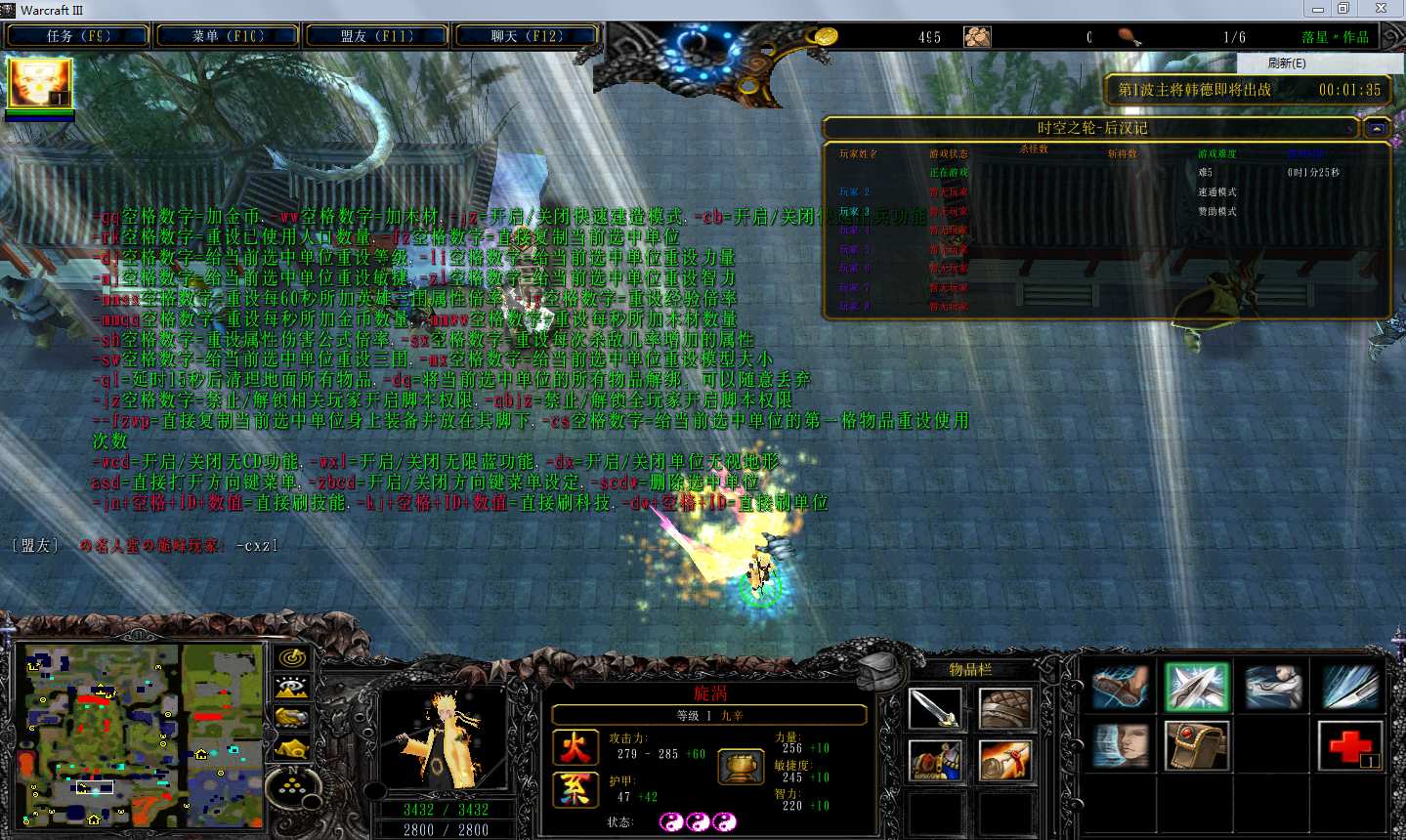Collapse the 时空之轮-后汉记 scoreboard with arrow button

(x=1377, y=128)
